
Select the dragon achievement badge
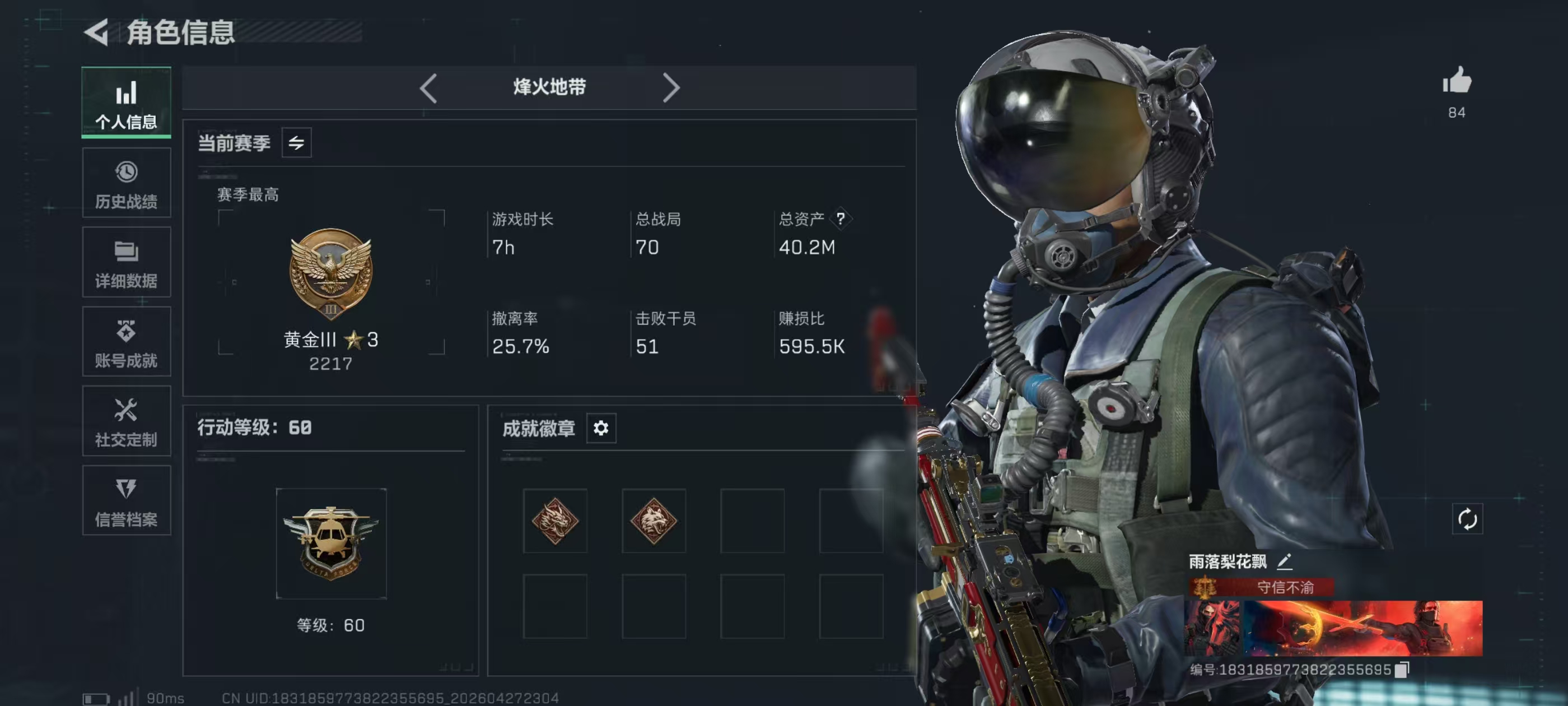(x=554, y=521)
